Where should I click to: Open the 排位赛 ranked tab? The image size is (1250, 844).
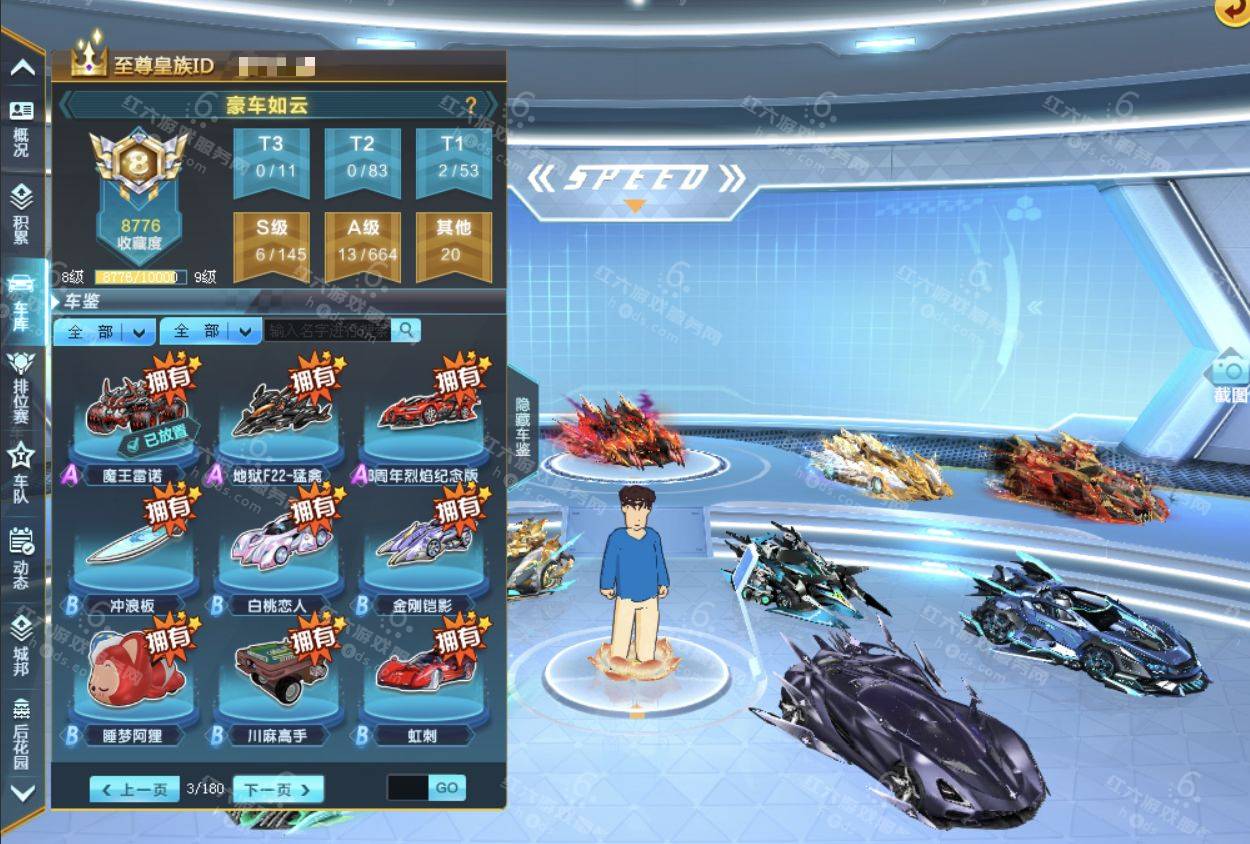point(21,387)
